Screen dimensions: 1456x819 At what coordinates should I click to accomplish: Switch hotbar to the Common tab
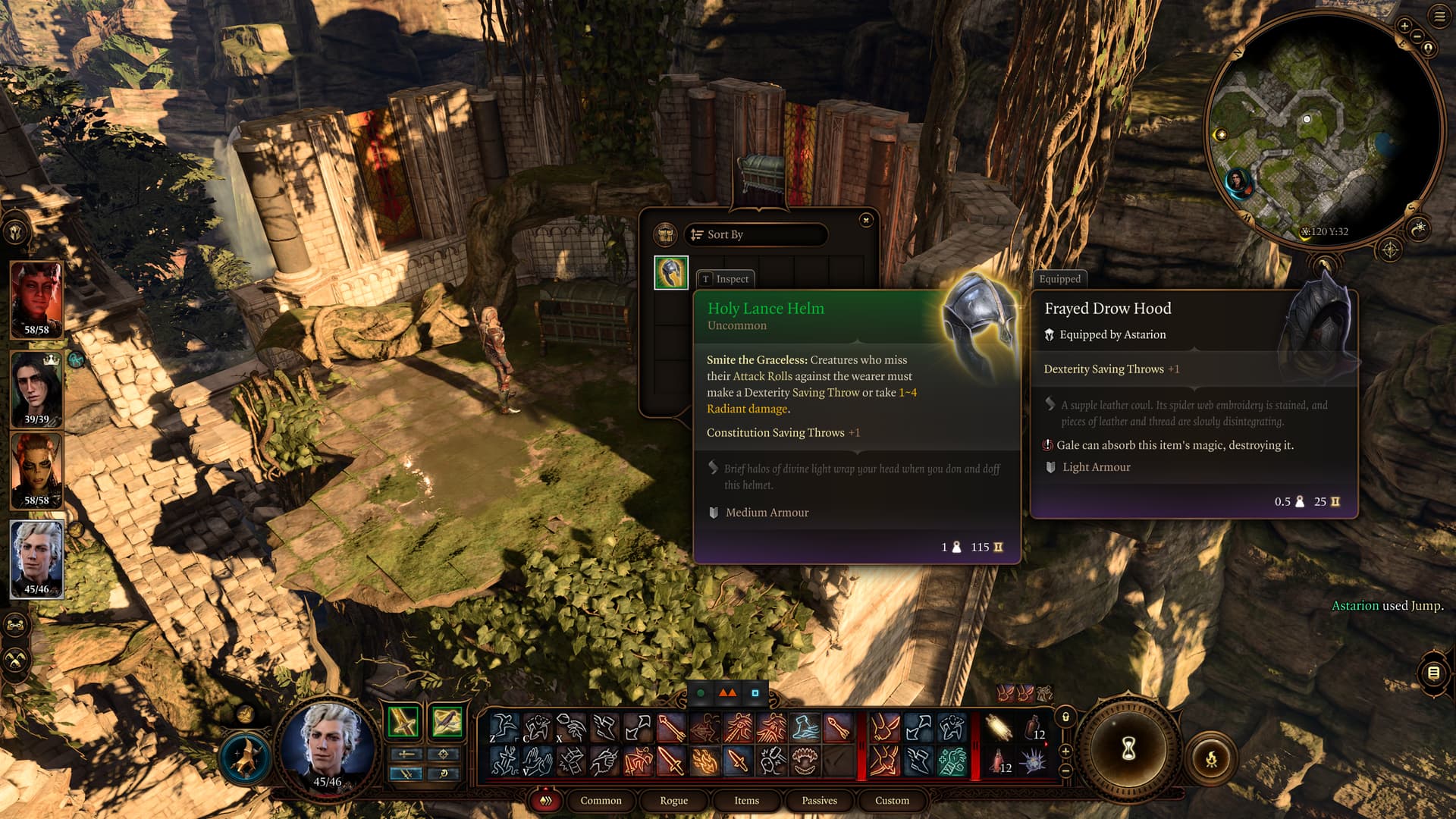click(x=601, y=800)
